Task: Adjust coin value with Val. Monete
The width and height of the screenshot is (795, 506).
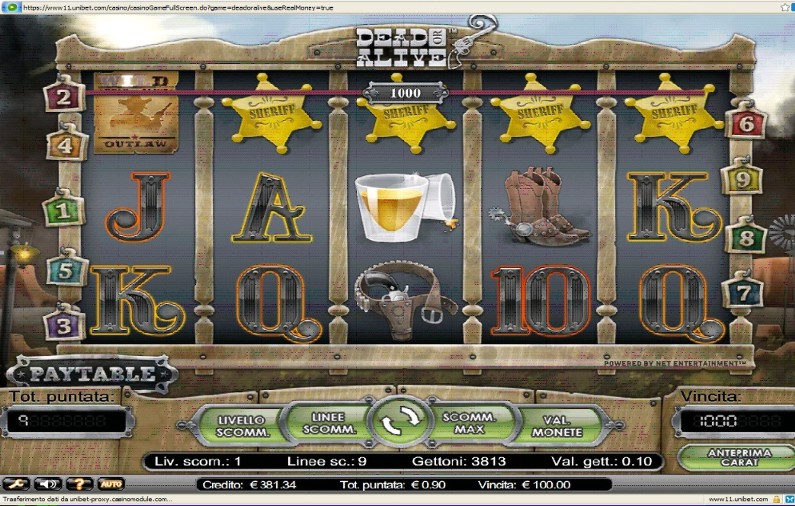Action: pos(562,425)
